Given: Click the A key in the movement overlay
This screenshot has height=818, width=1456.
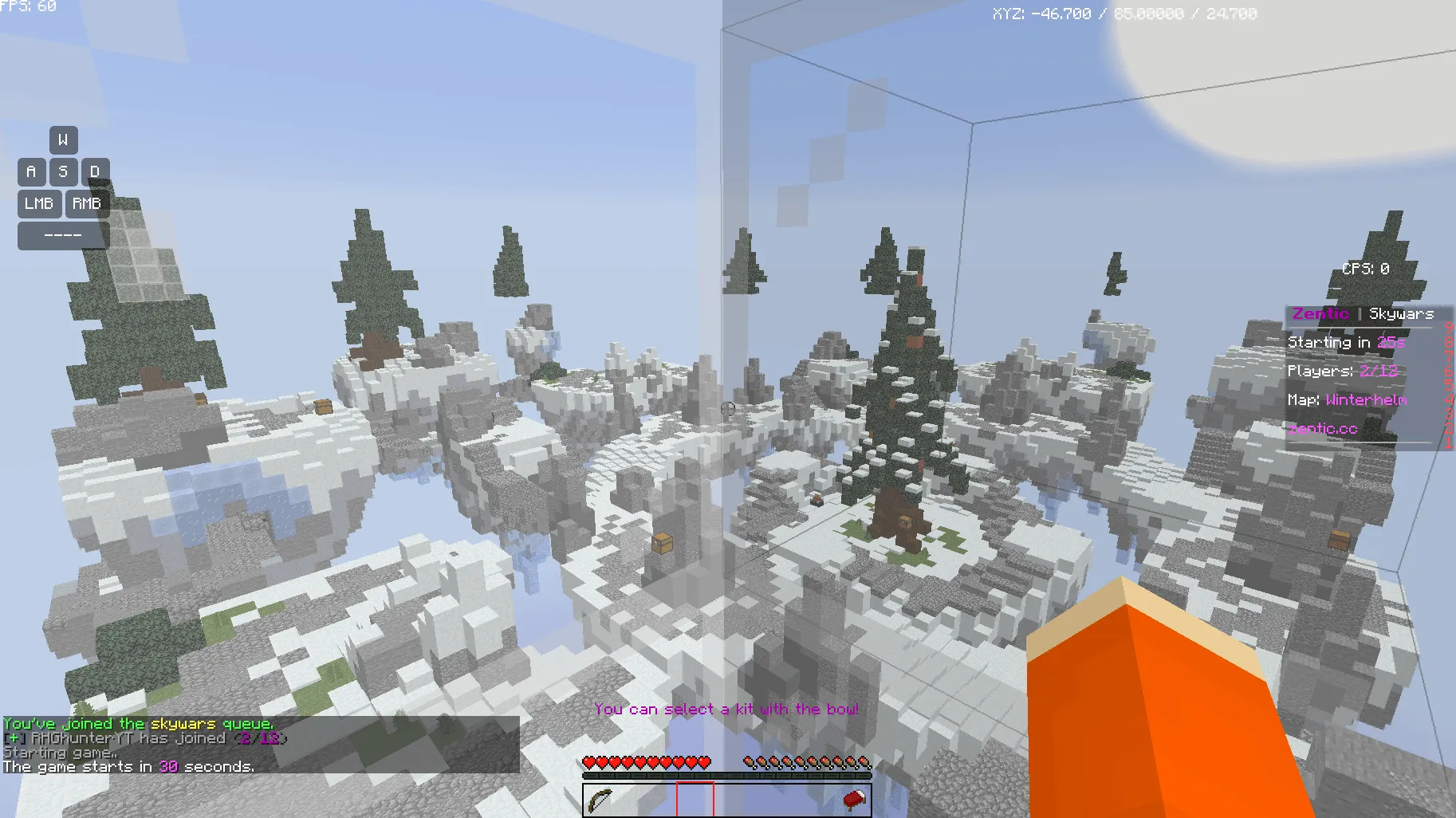Looking at the screenshot, I should point(31,171).
